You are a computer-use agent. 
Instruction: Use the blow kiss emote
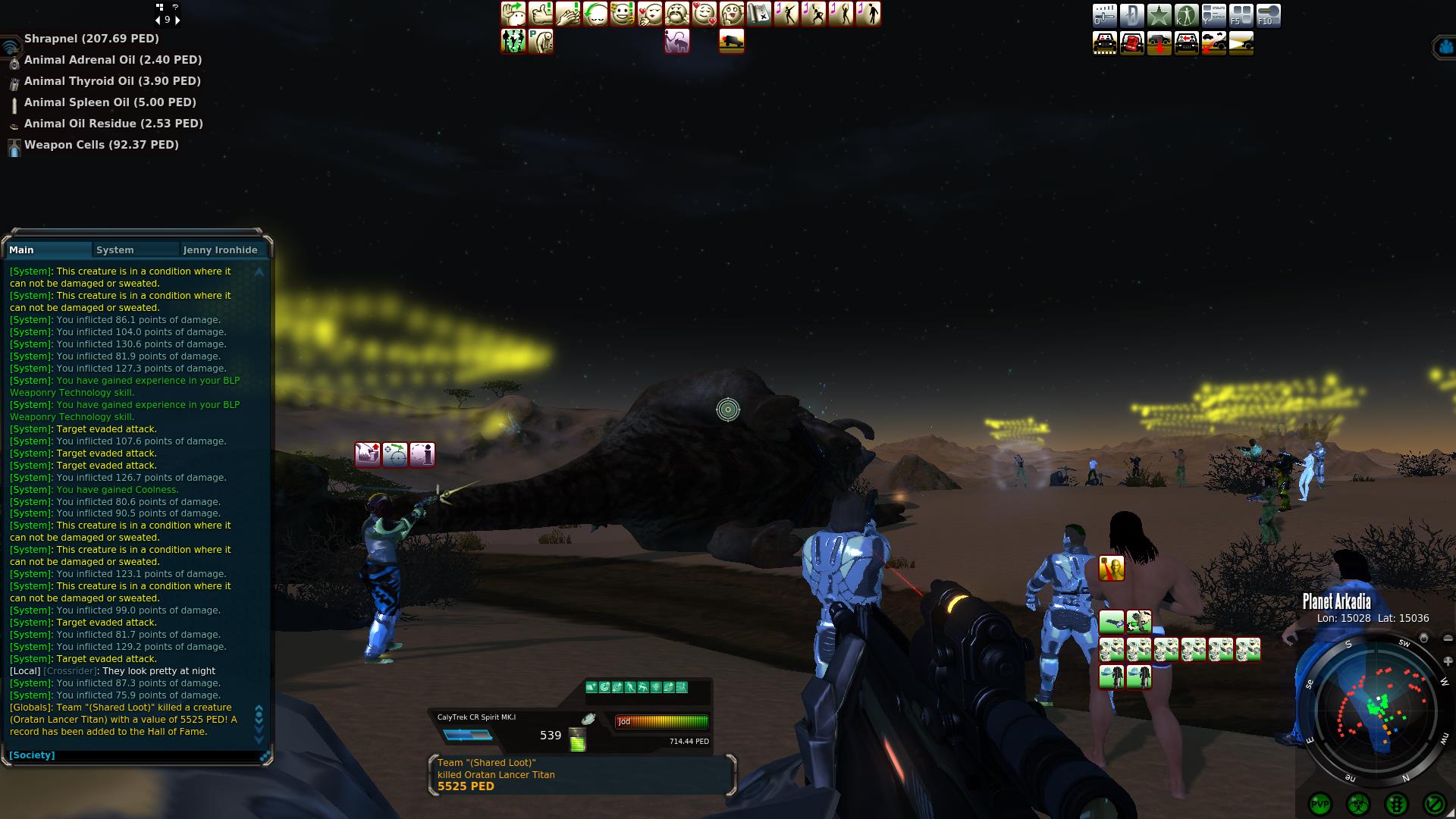(x=650, y=14)
